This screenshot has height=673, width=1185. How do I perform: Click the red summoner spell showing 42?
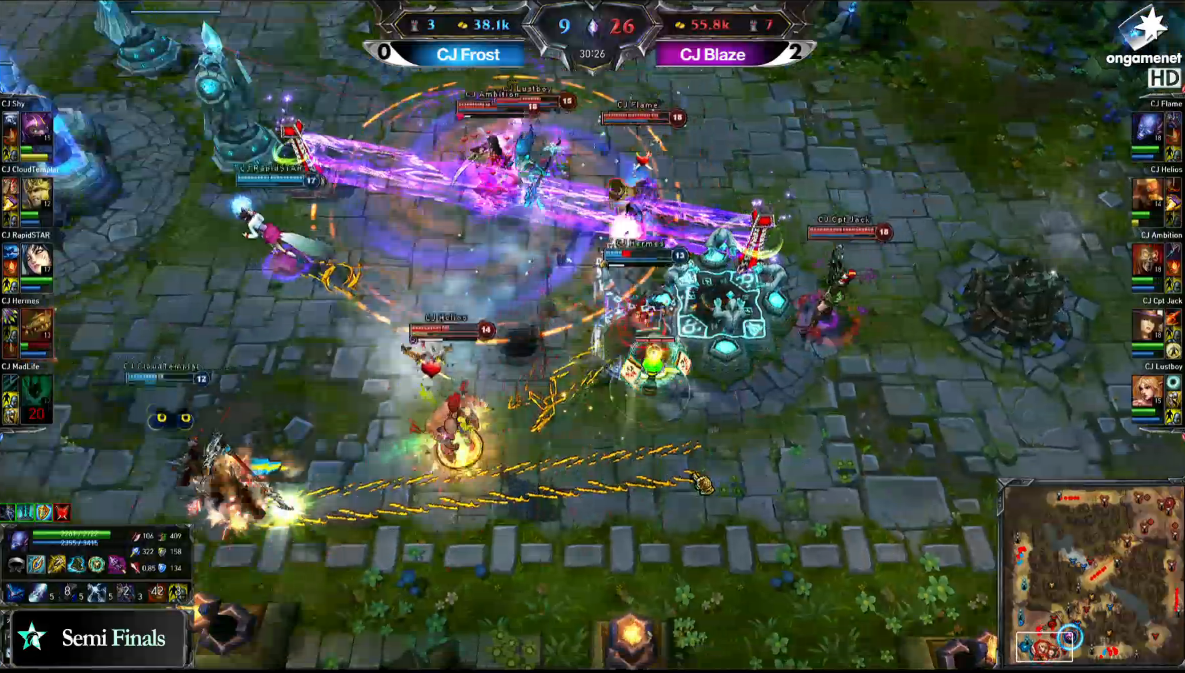(158, 593)
